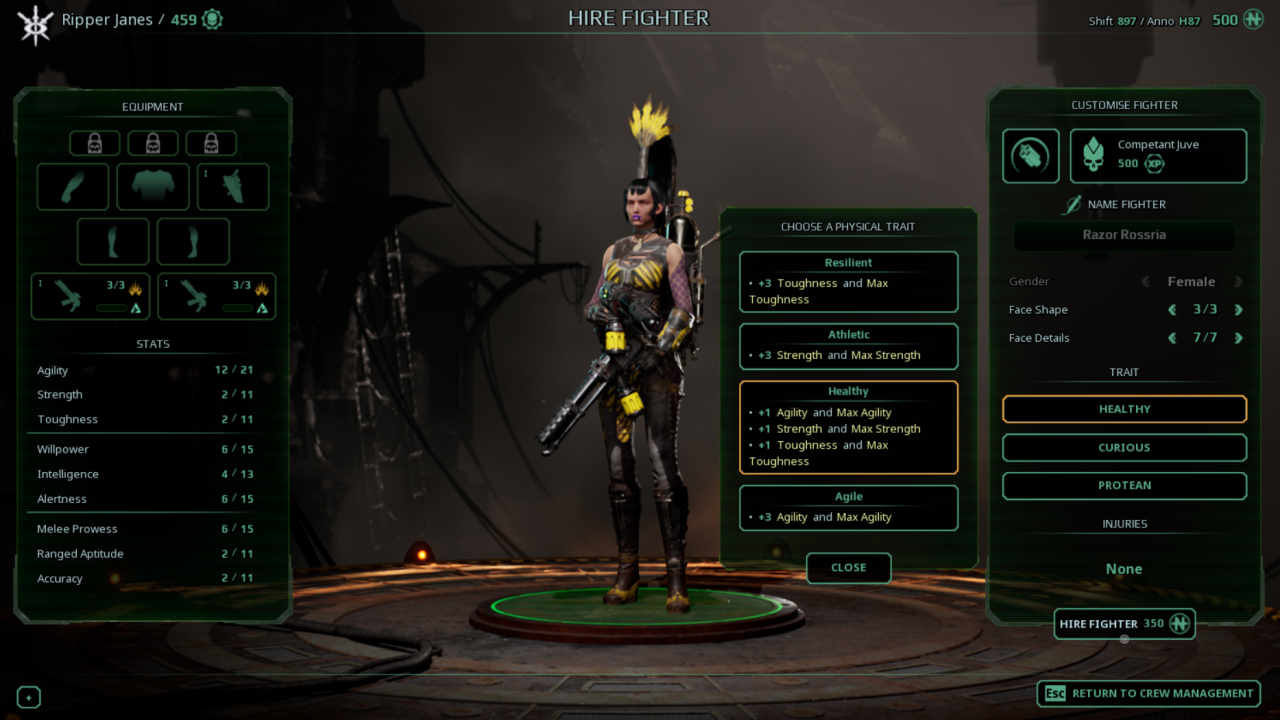Open the CURIOUS trait slot

click(1124, 447)
